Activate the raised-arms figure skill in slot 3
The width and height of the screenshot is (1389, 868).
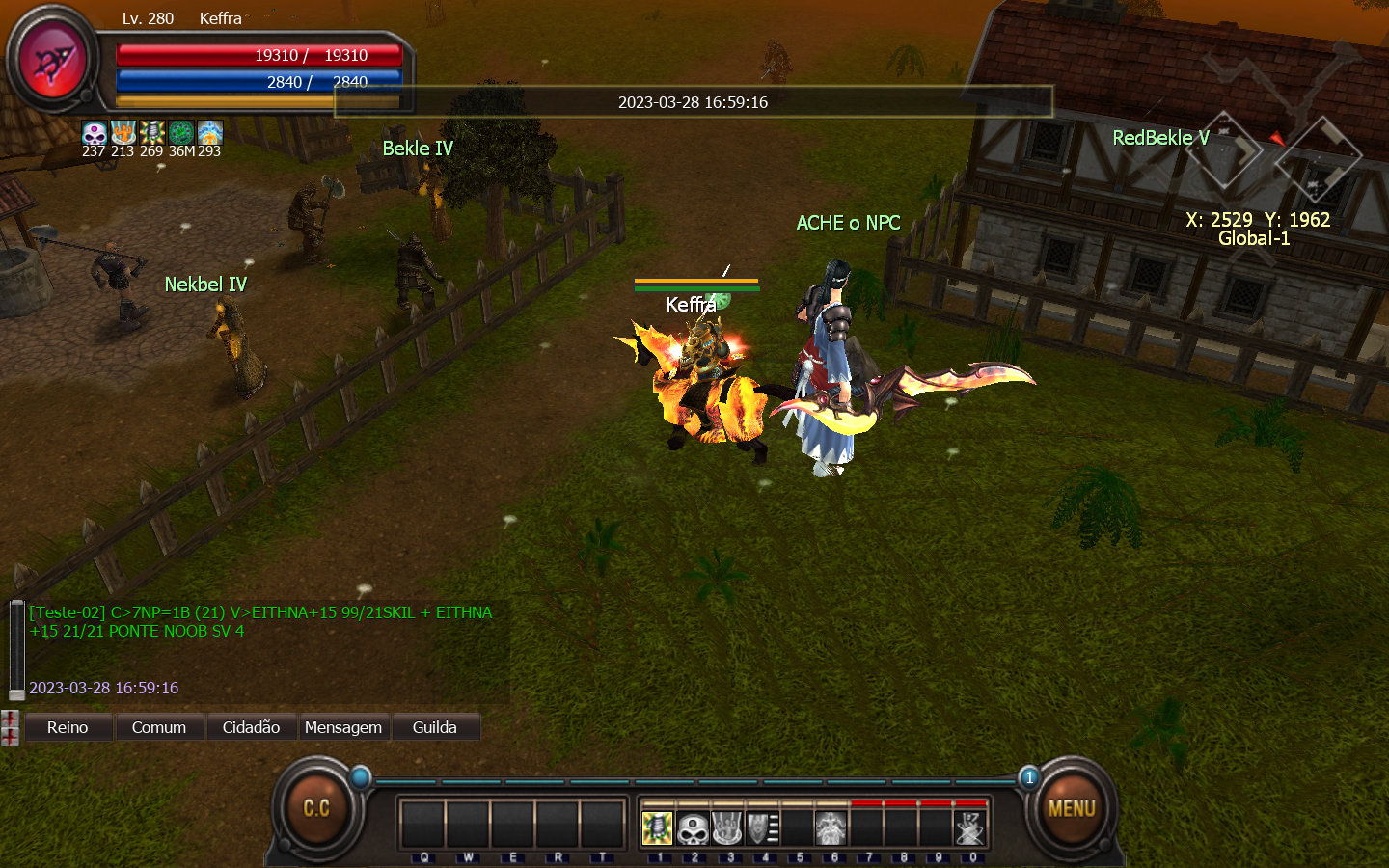pos(727,827)
